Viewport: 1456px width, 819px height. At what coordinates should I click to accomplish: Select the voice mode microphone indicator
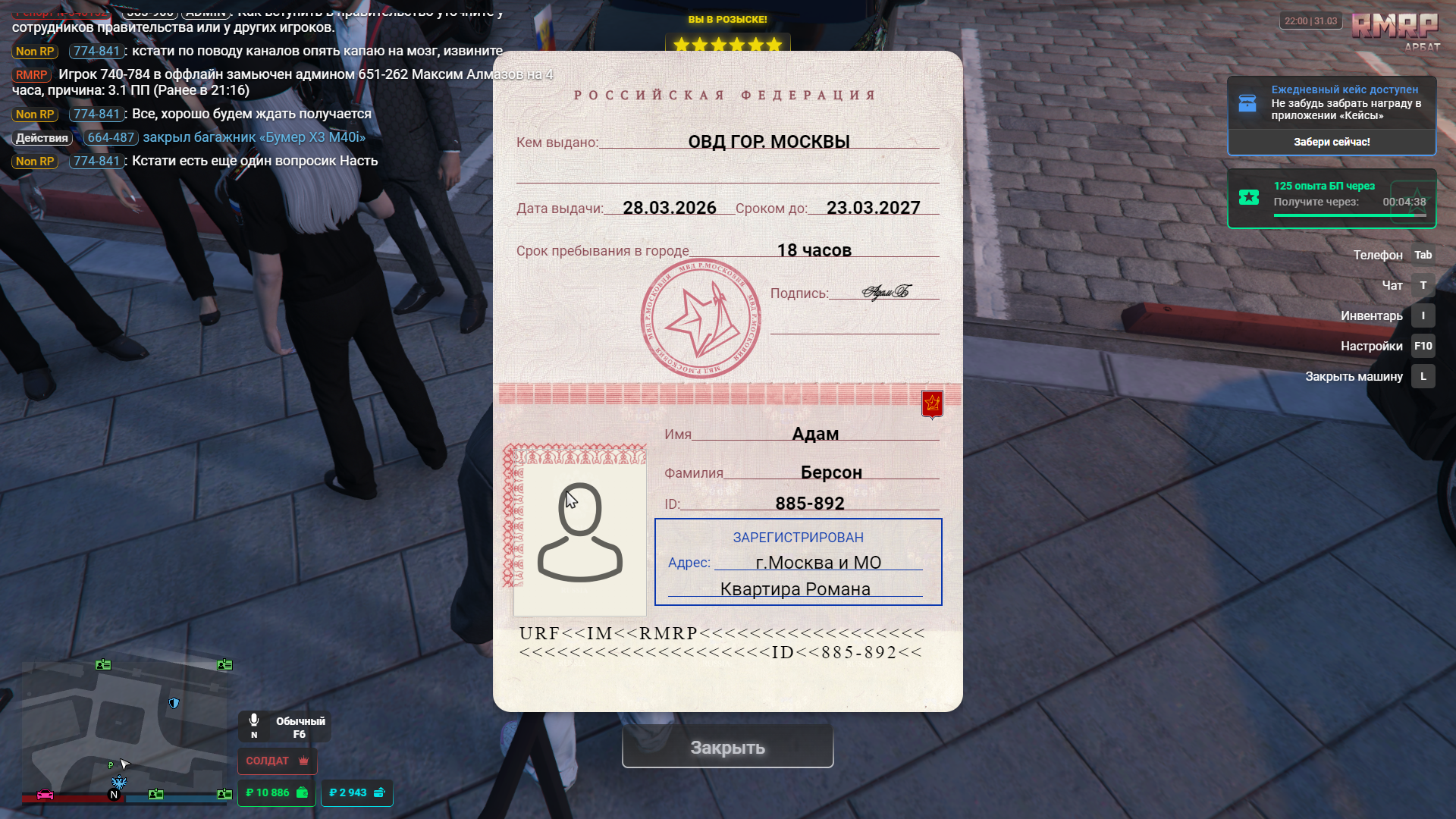(x=255, y=725)
